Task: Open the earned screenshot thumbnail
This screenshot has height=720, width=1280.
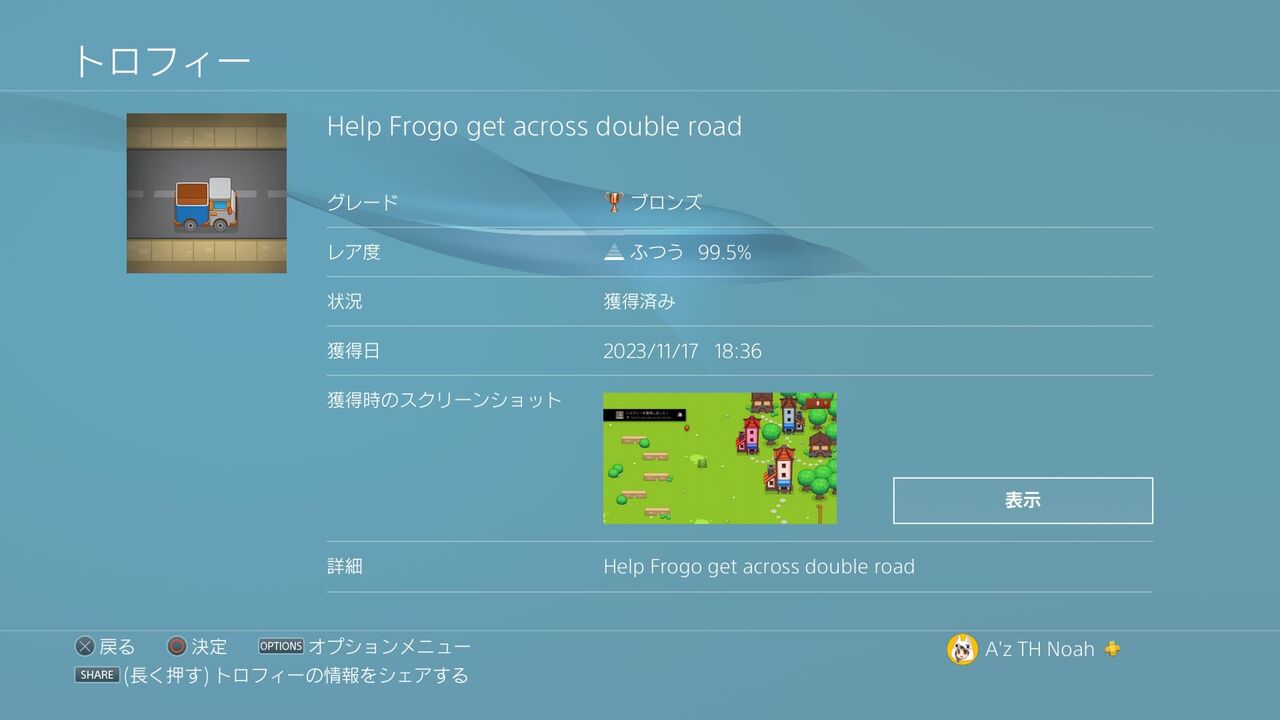Action: click(718, 458)
